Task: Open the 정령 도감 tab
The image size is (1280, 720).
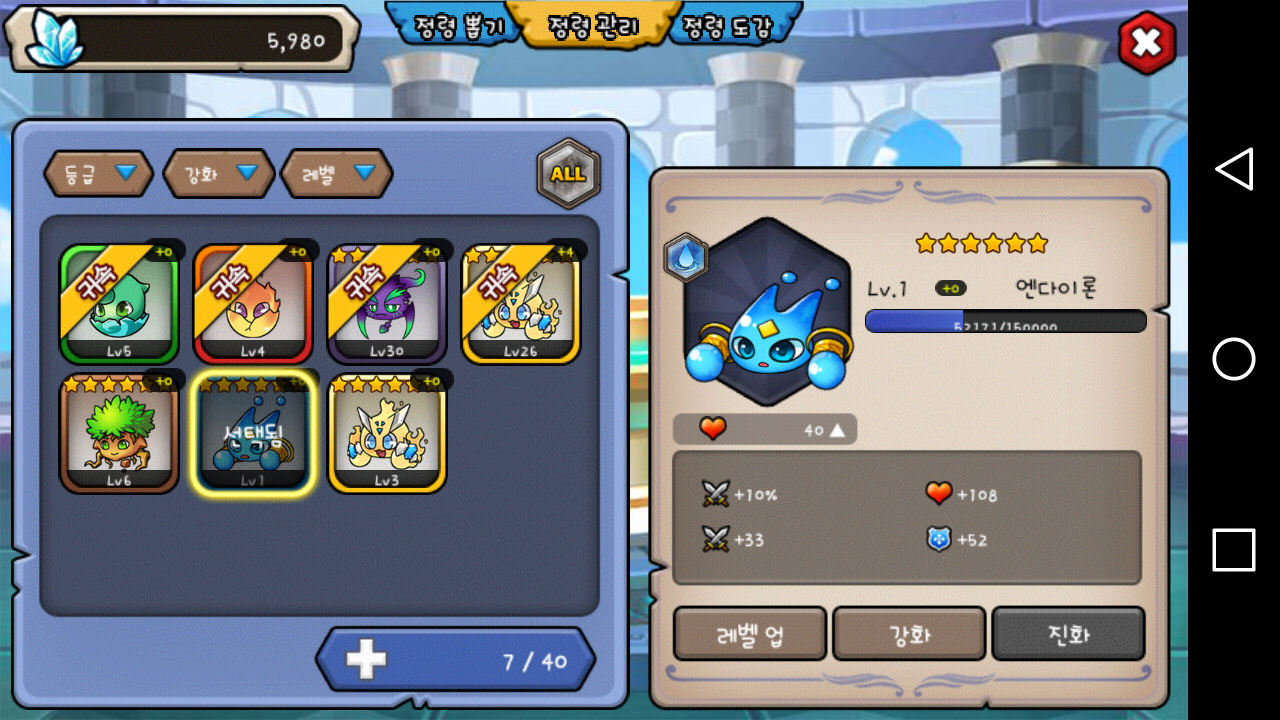Action: point(726,25)
